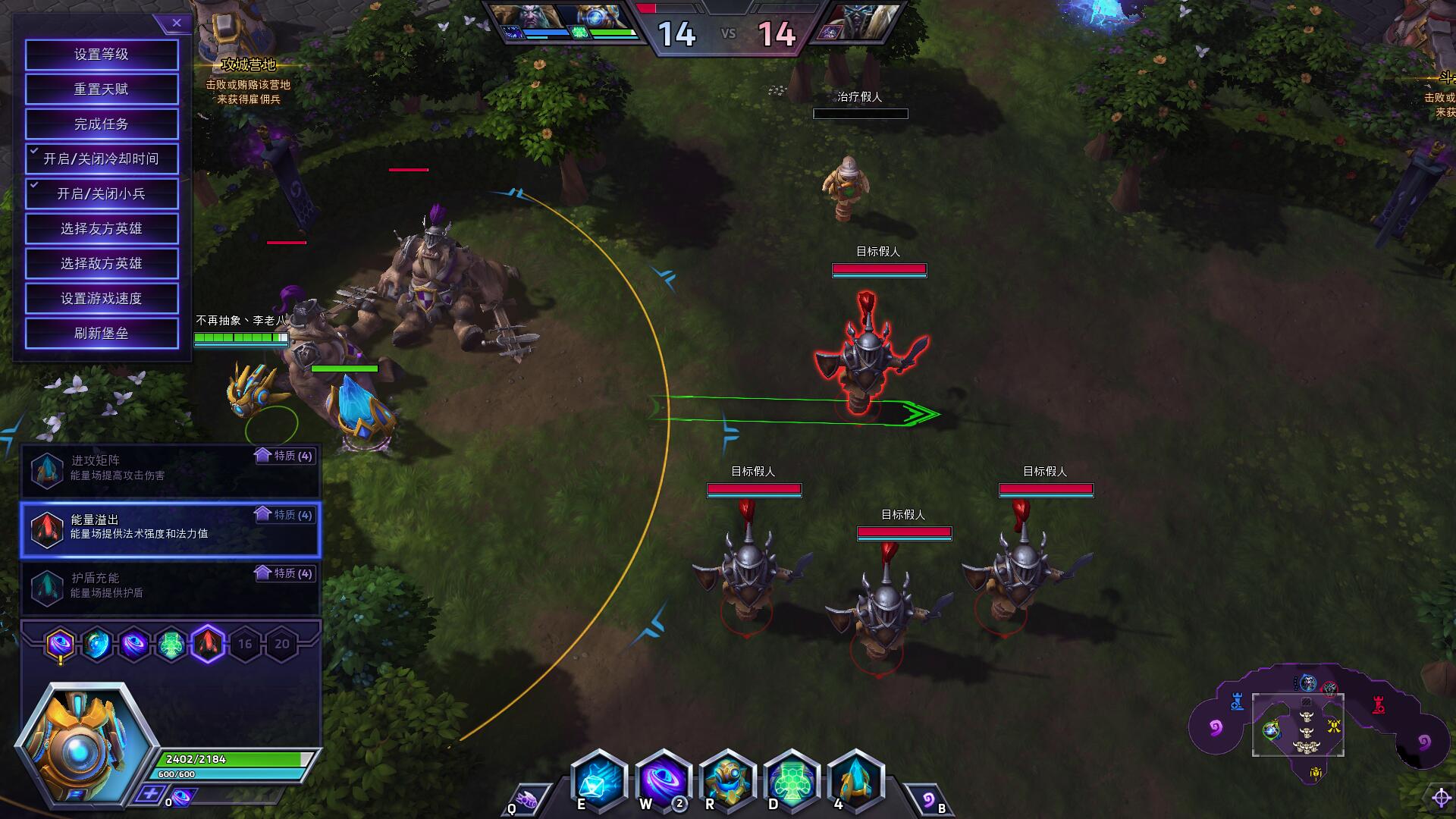Screen dimensions: 1456x819
Task: Click the 刷新堡垒 refresh forts button
Action: pos(102,334)
